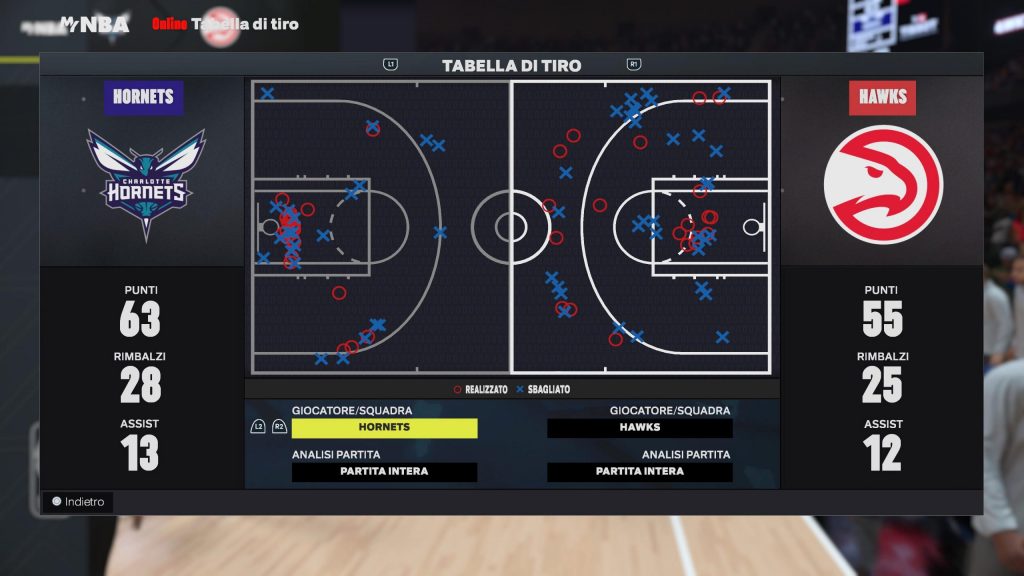
Task: Open the Hawks' PARTITA INTERA game analysis selector
Action: [x=640, y=472]
